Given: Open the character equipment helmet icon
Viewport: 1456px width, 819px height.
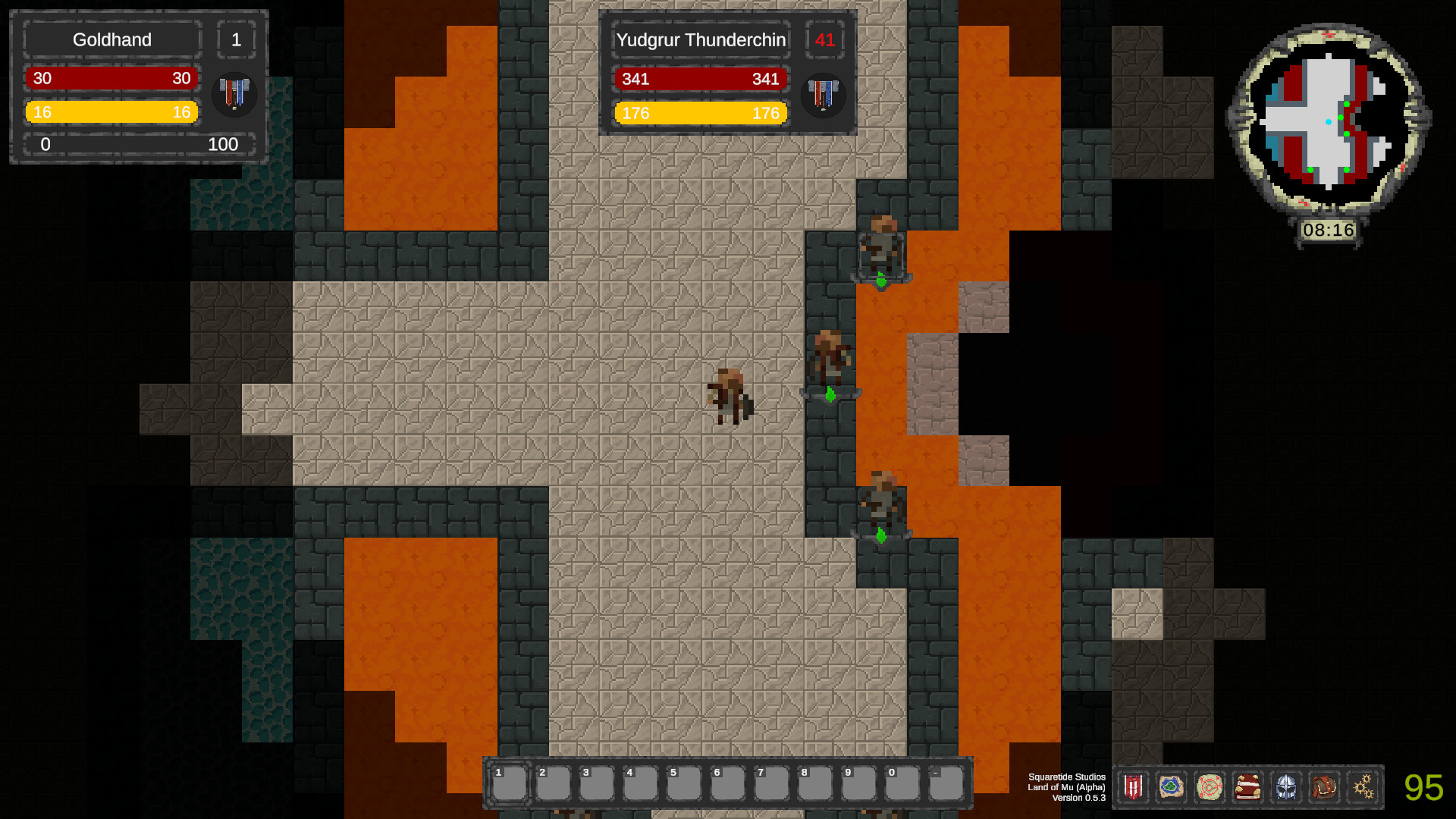Looking at the screenshot, I should 1286,786.
